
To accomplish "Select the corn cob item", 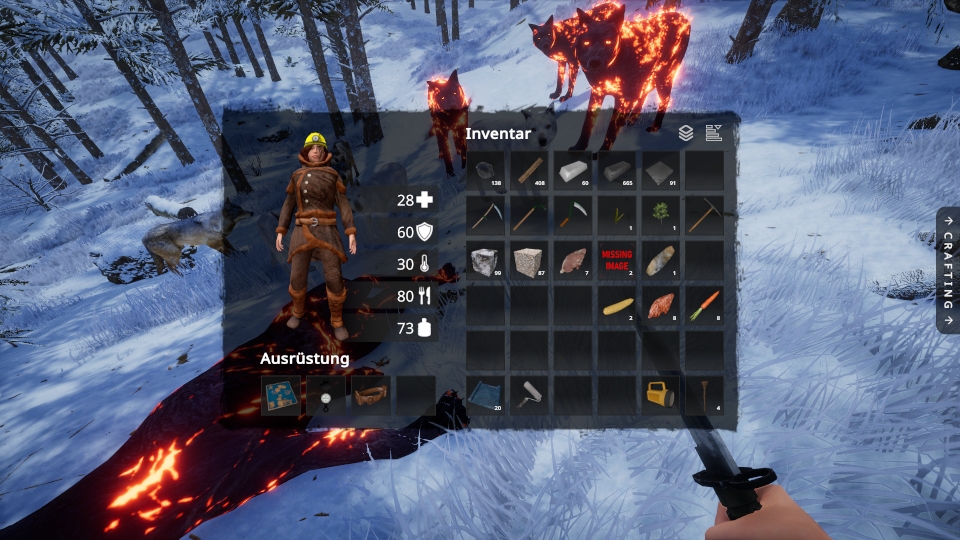I will pyautogui.click(x=617, y=305).
